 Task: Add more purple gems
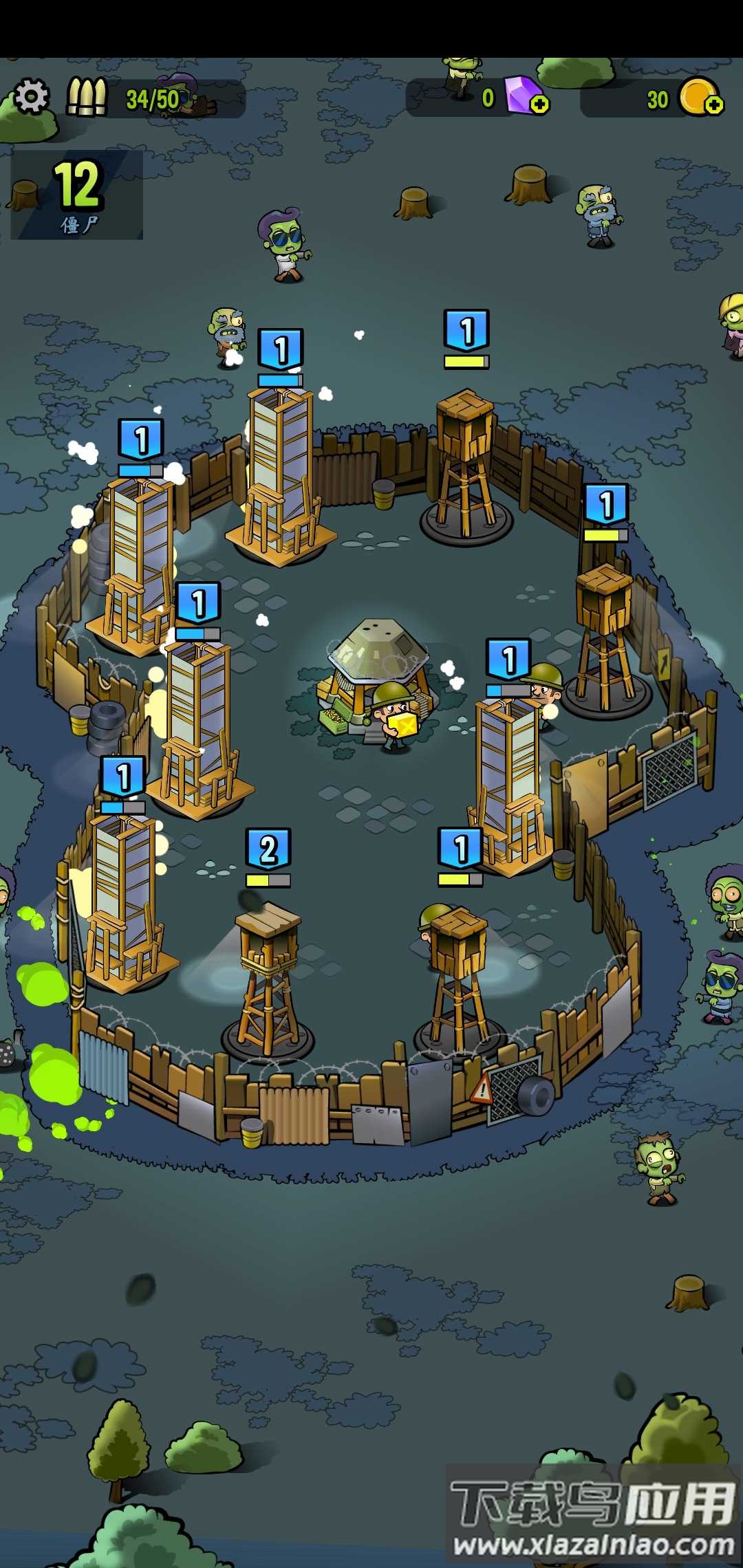(x=539, y=105)
